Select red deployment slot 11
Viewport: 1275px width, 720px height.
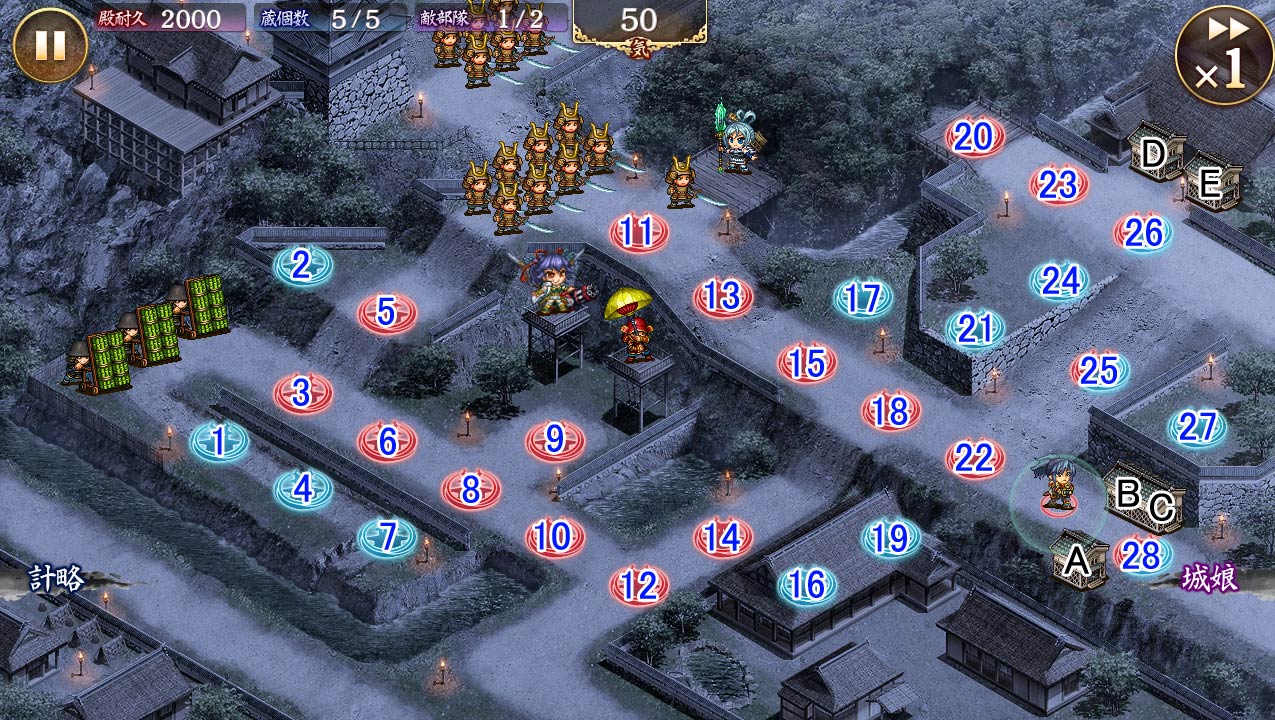pos(638,233)
